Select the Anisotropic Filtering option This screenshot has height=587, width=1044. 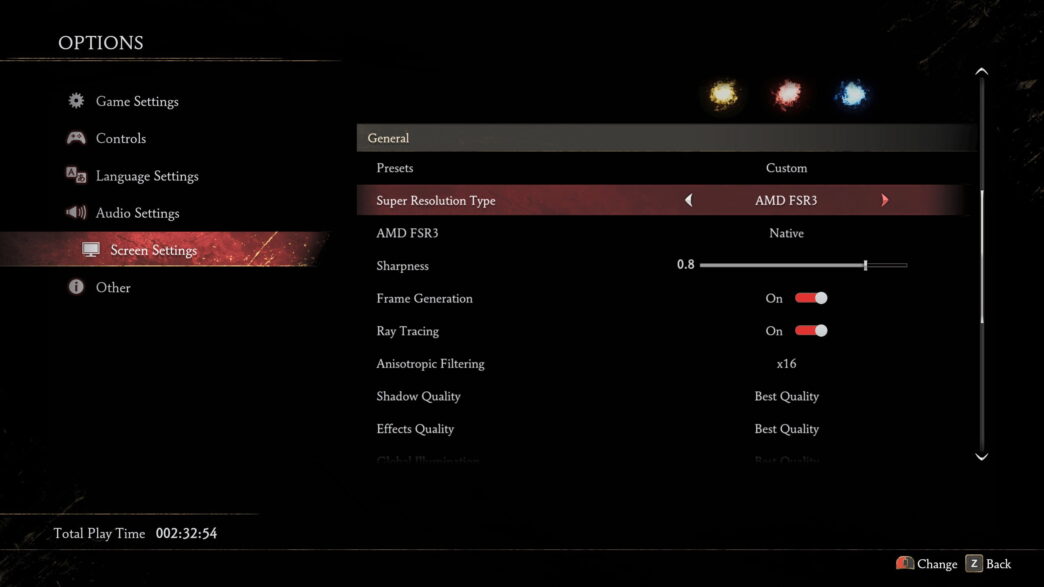(660, 364)
